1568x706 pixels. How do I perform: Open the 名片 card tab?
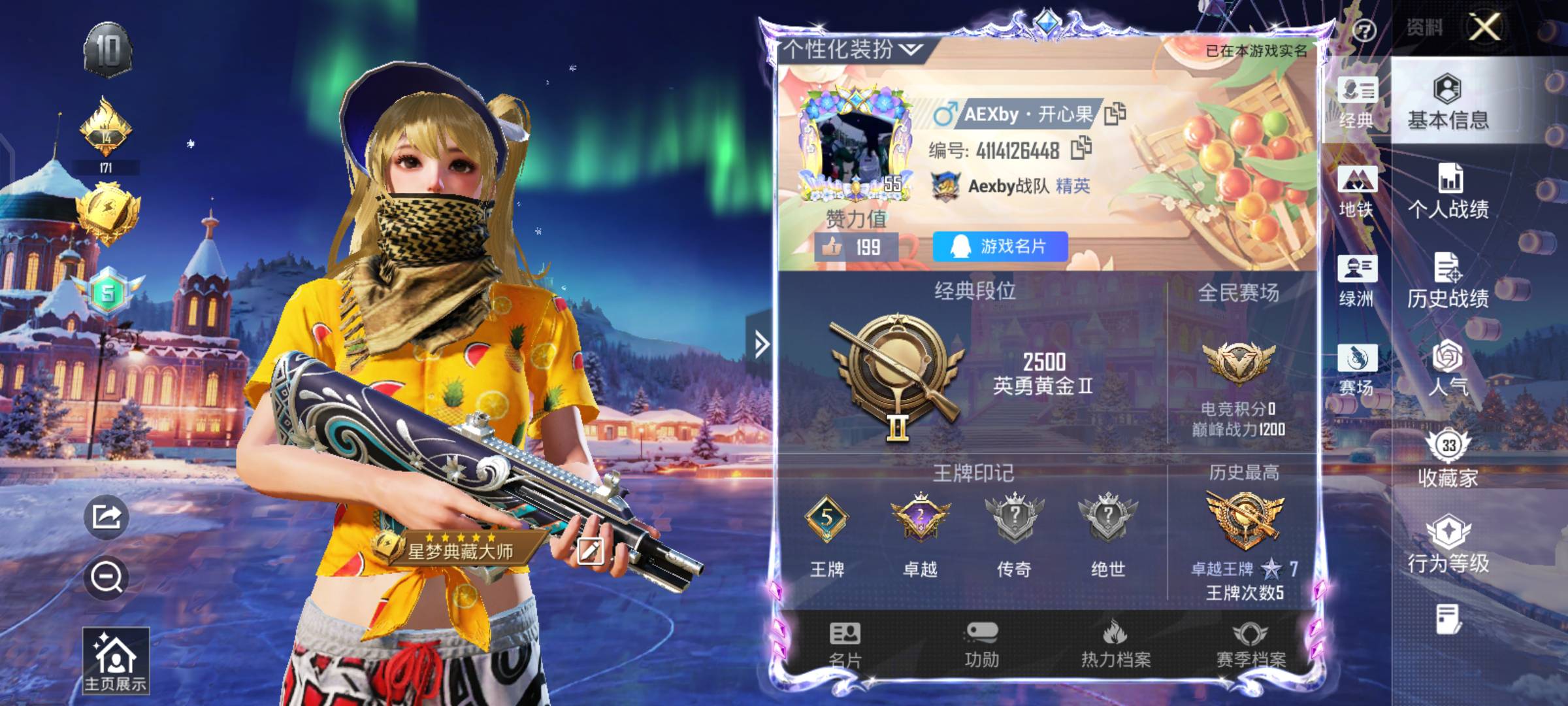coord(845,645)
